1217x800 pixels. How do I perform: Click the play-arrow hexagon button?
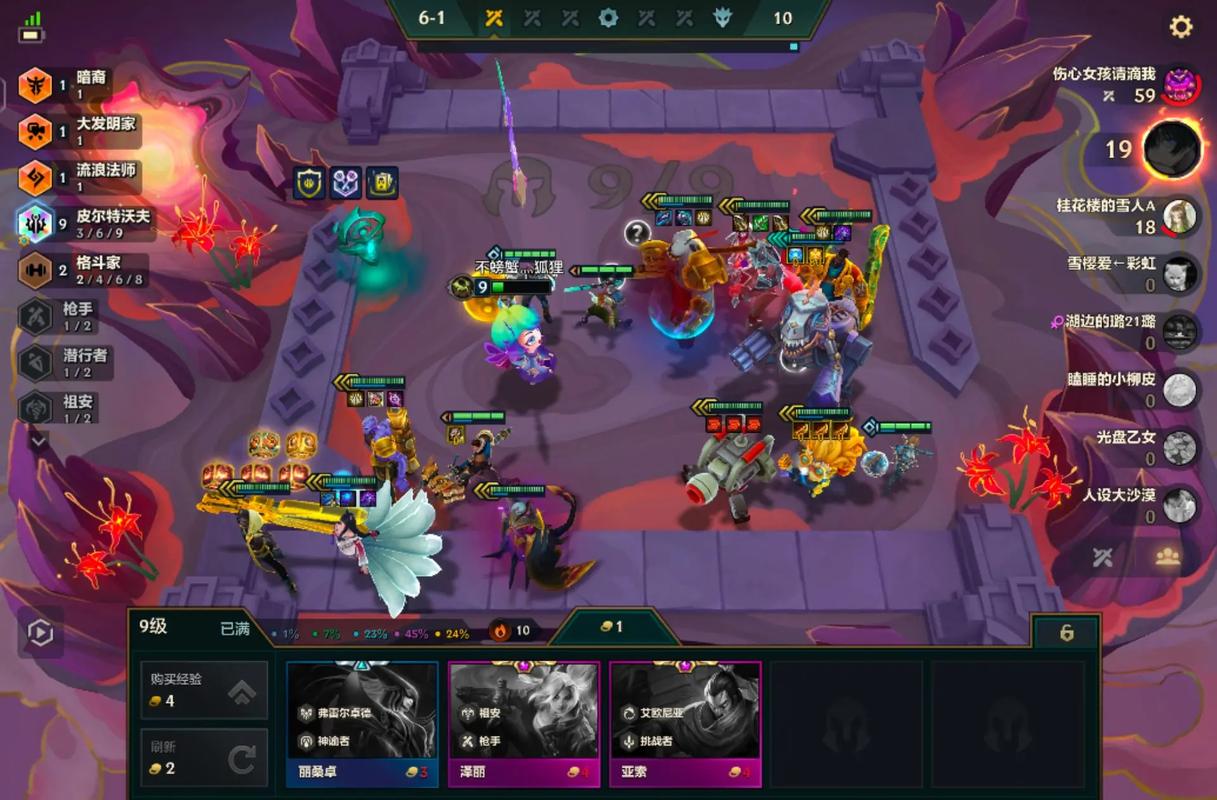pyautogui.click(x=40, y=633)
